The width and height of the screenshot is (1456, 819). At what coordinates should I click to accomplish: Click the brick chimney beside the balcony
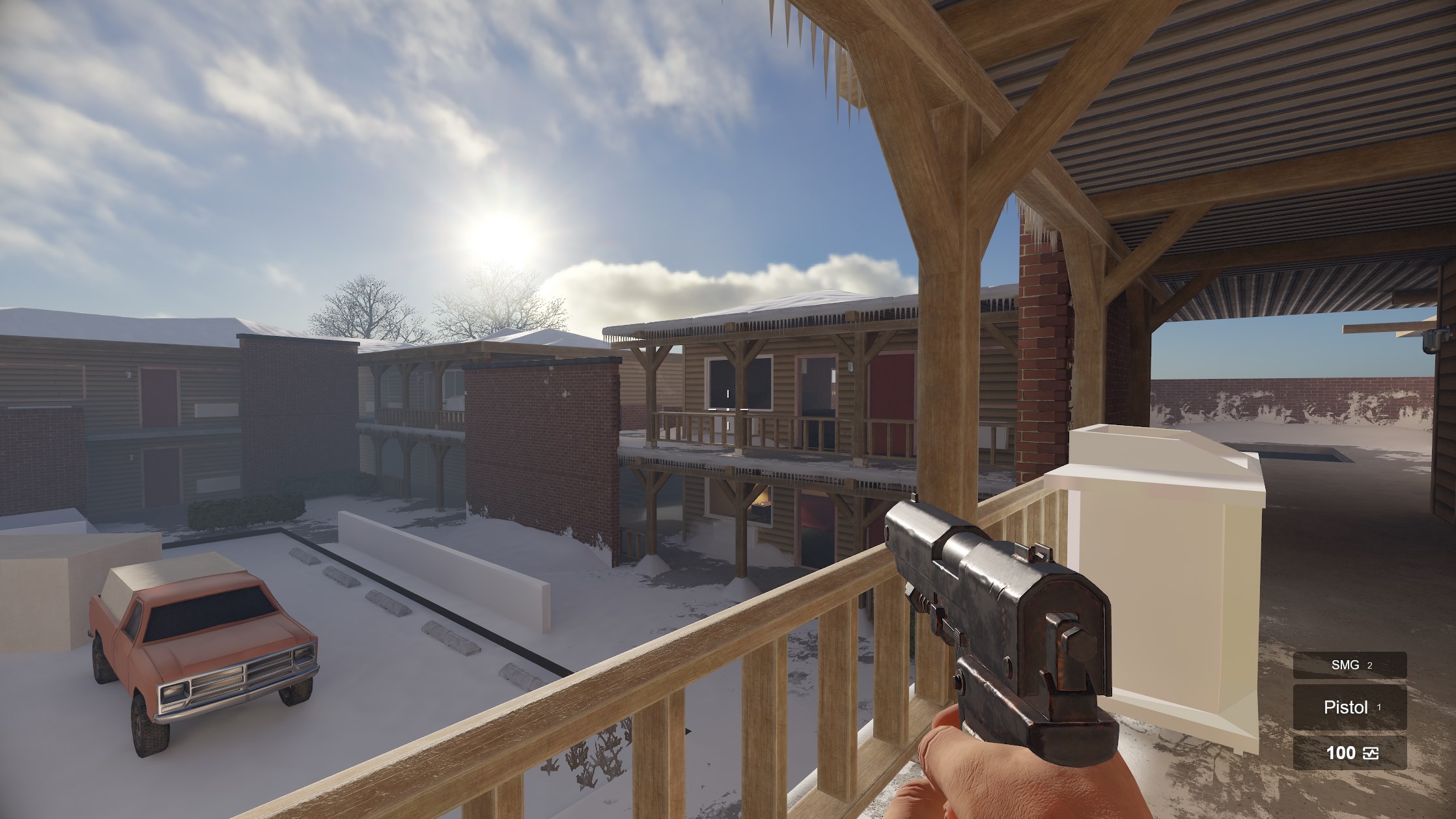coord(1042,352)
